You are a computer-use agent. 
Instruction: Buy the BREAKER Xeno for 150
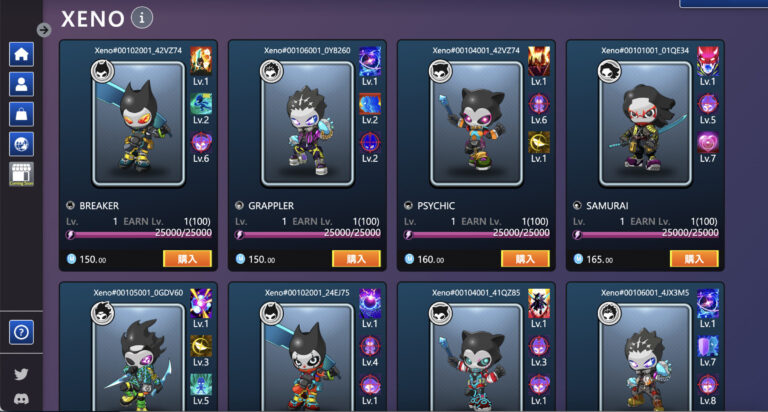(x=187, y=259)
